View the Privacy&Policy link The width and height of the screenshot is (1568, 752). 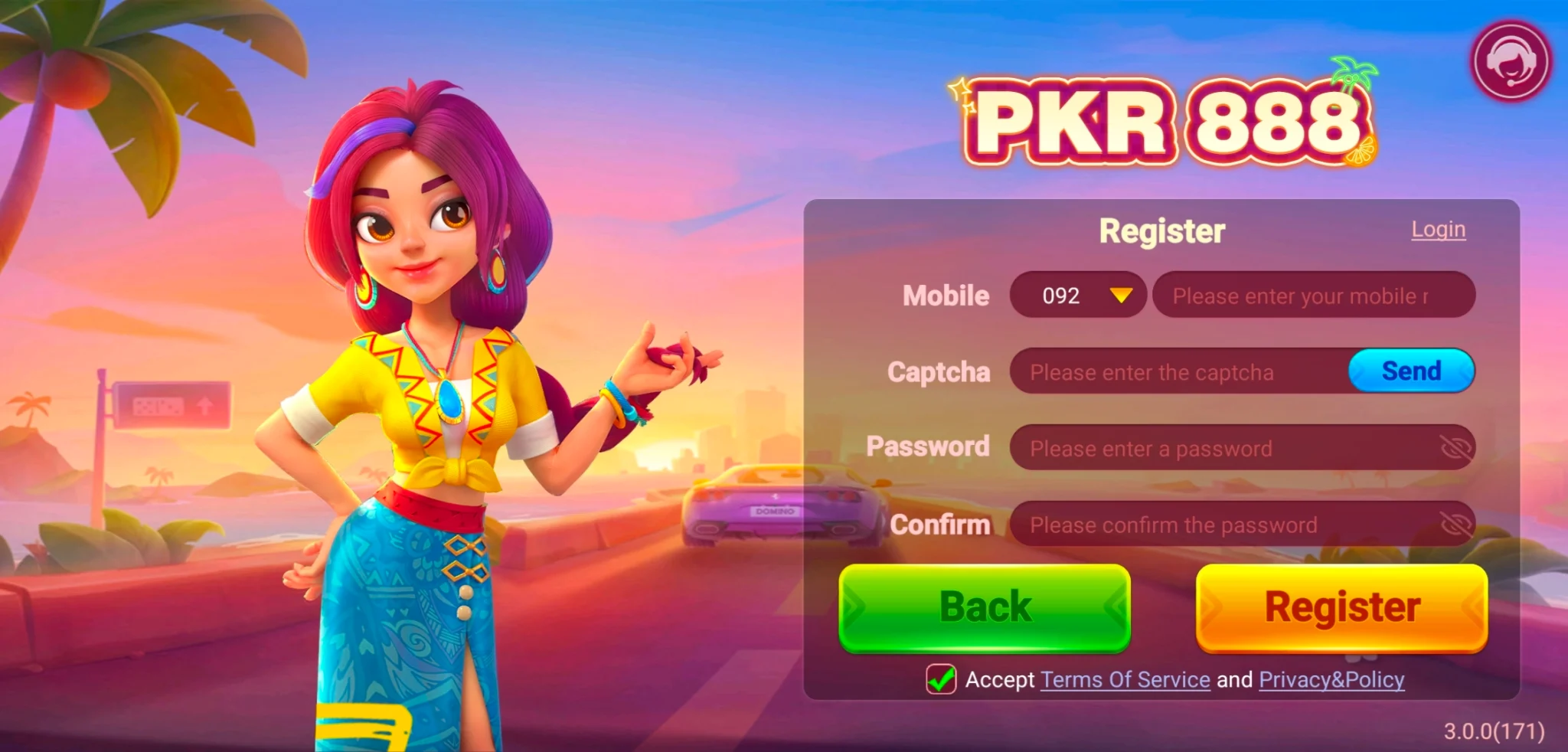click(1331, 680)
